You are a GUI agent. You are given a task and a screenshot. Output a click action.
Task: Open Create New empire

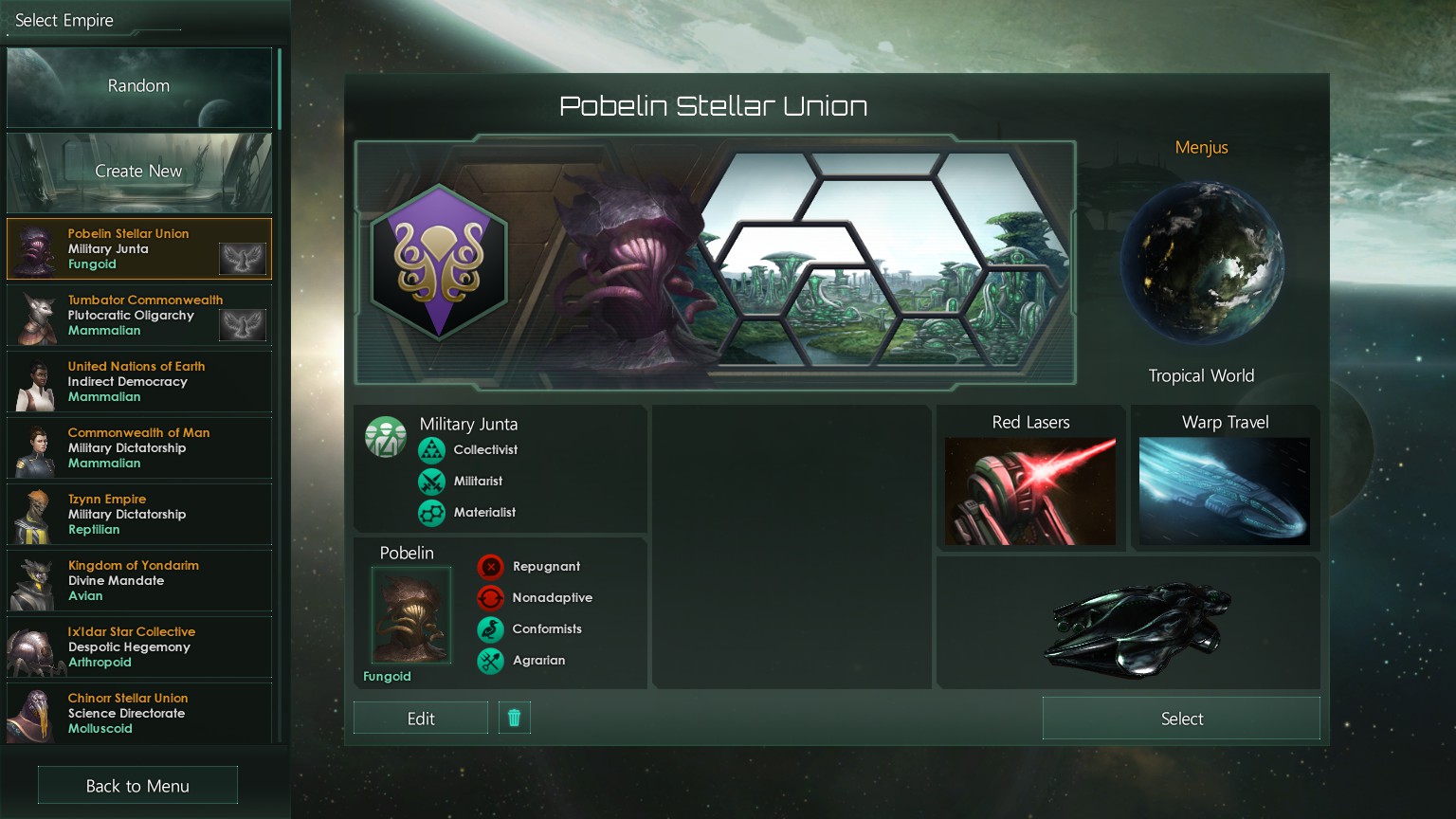coord(138,172)
